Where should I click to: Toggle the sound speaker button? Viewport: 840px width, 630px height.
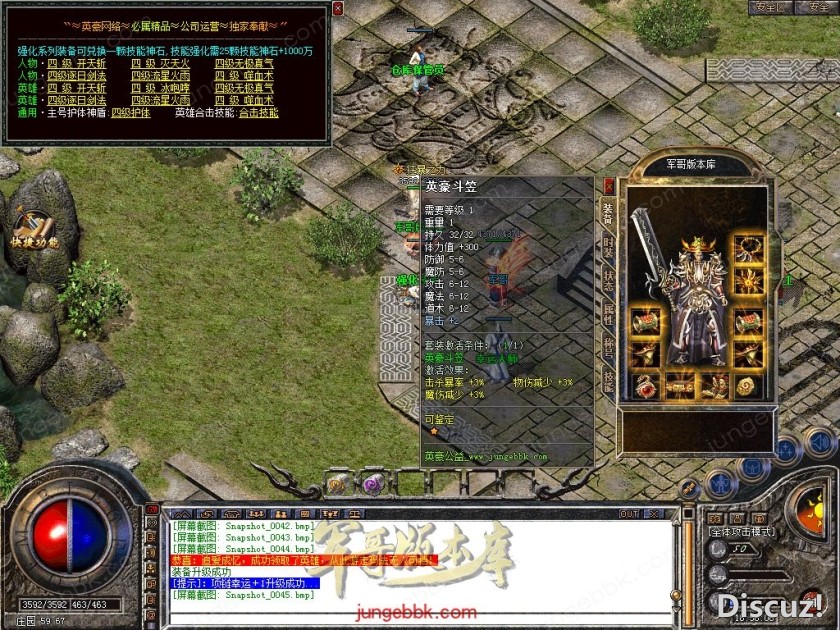point(820,443)
